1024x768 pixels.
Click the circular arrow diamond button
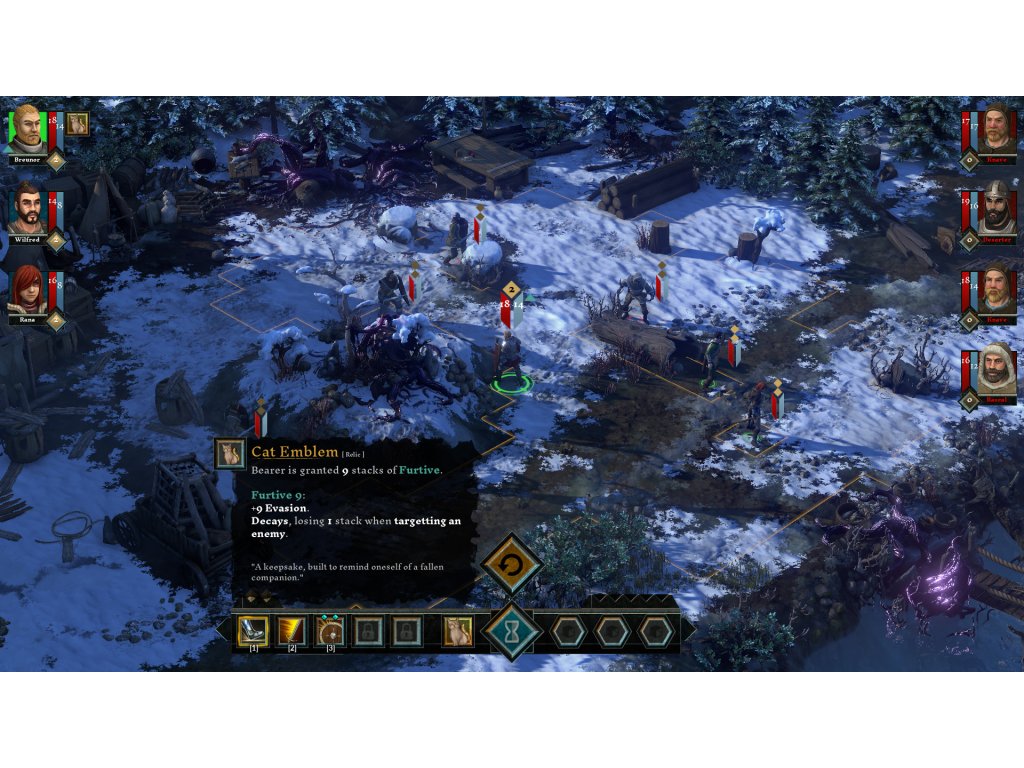pos(511,565)
